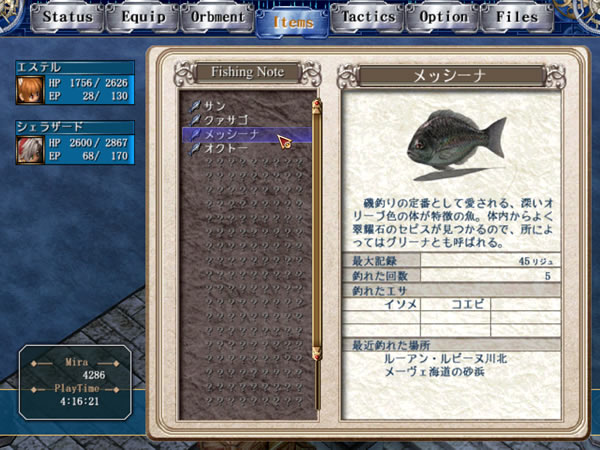This screenshot has height=450, width=600.
Task: Switch to the Files tab
Action: 517,17
